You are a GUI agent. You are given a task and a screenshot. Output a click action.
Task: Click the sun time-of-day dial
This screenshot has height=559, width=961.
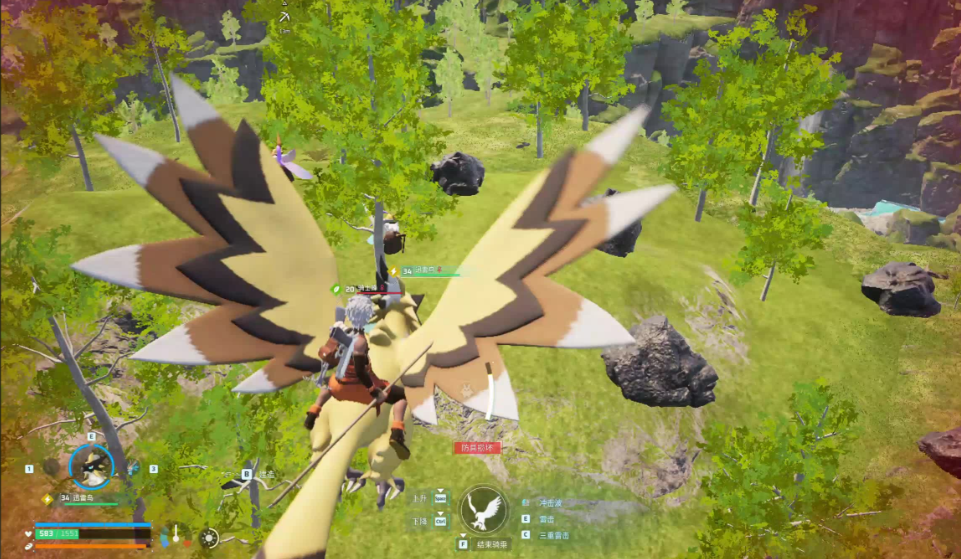pos(208,537)
